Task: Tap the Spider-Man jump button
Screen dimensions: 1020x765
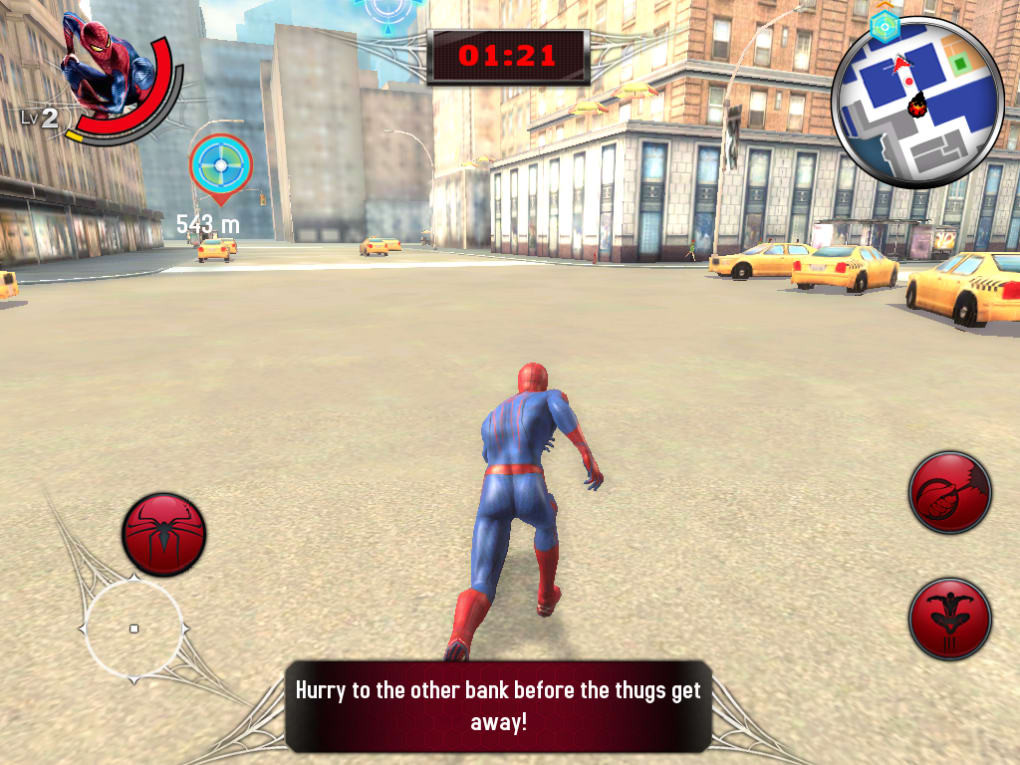Action: [949, 618]
